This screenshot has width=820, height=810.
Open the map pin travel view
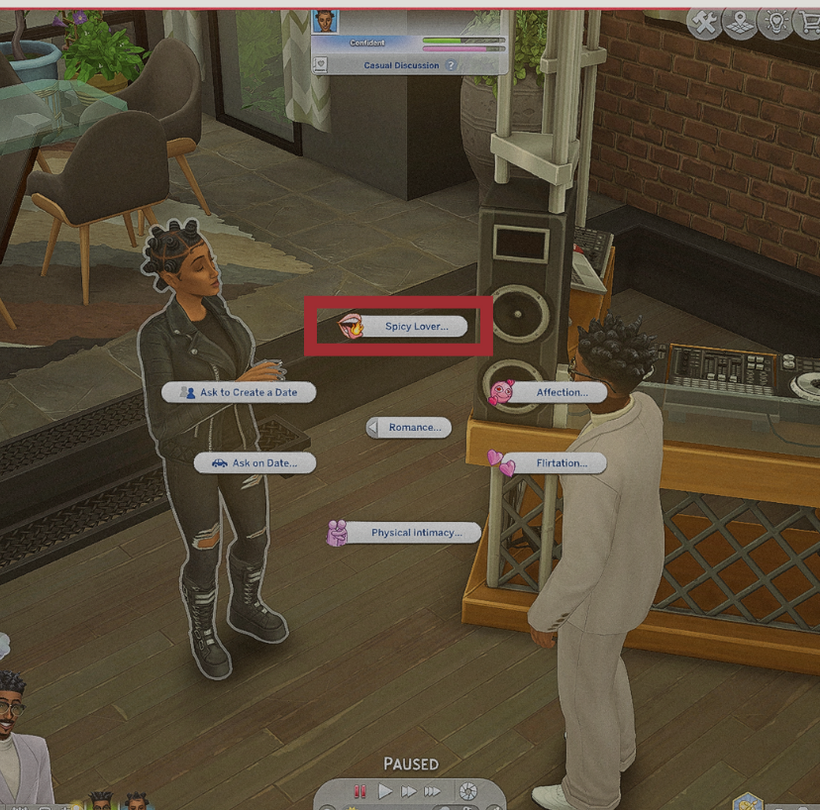click(x=739, y=22)
